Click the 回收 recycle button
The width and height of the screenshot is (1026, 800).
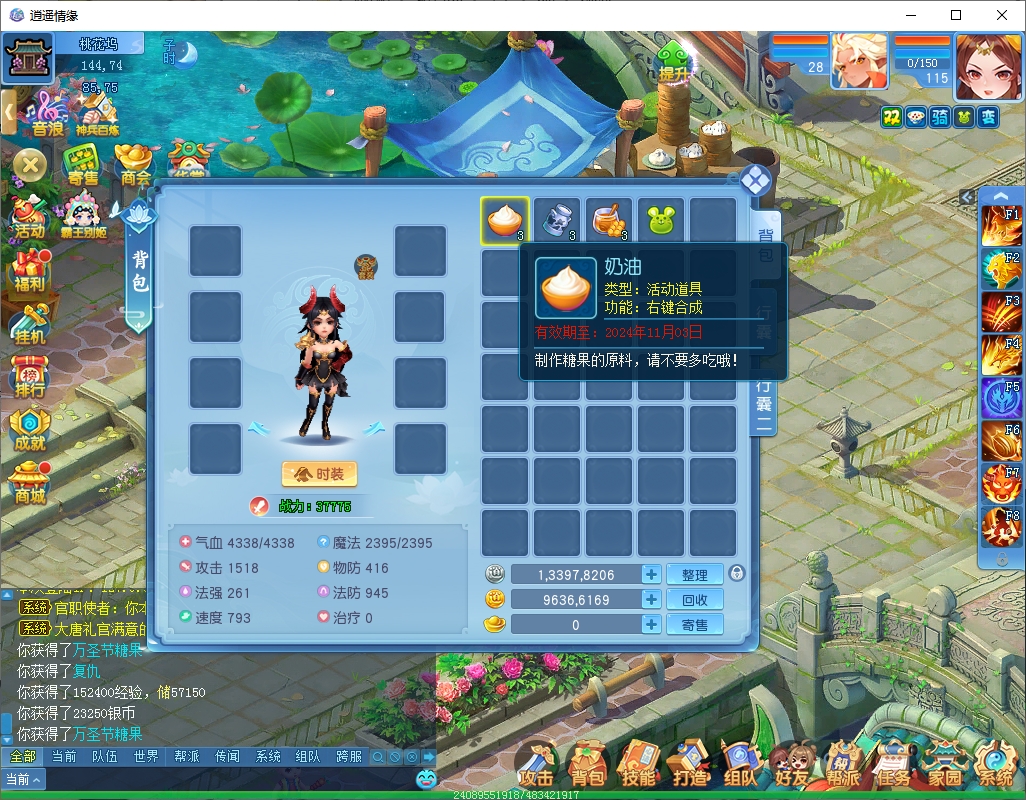point(694,599)
